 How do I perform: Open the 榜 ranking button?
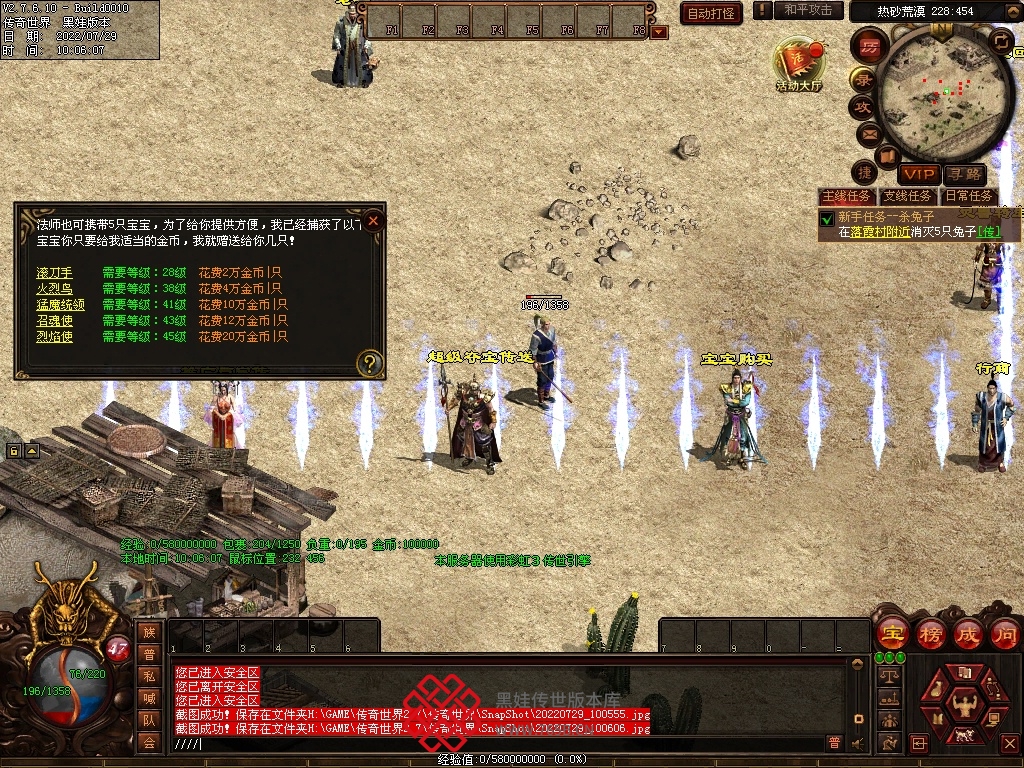pyautogui.click(x=930, y=634)
